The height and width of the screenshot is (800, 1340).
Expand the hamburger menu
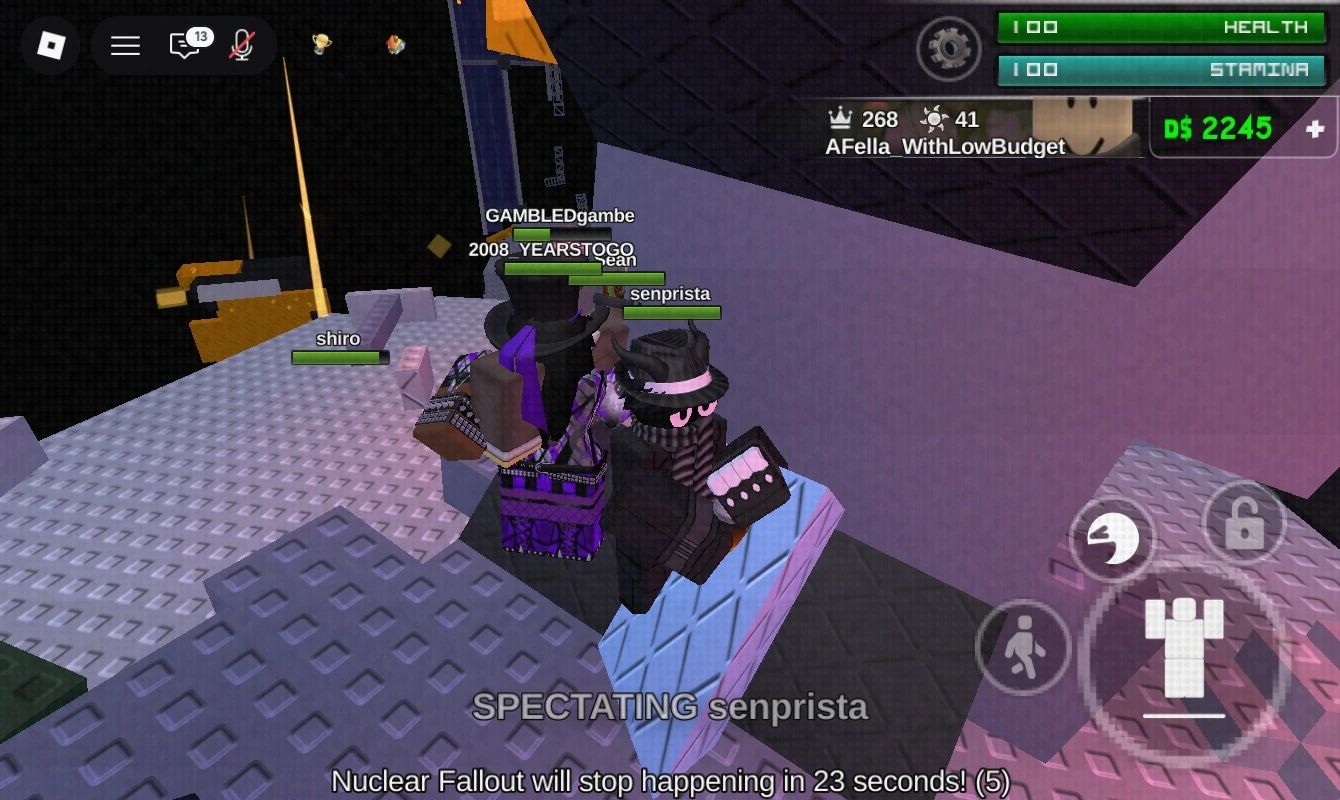tap(125, 45)
